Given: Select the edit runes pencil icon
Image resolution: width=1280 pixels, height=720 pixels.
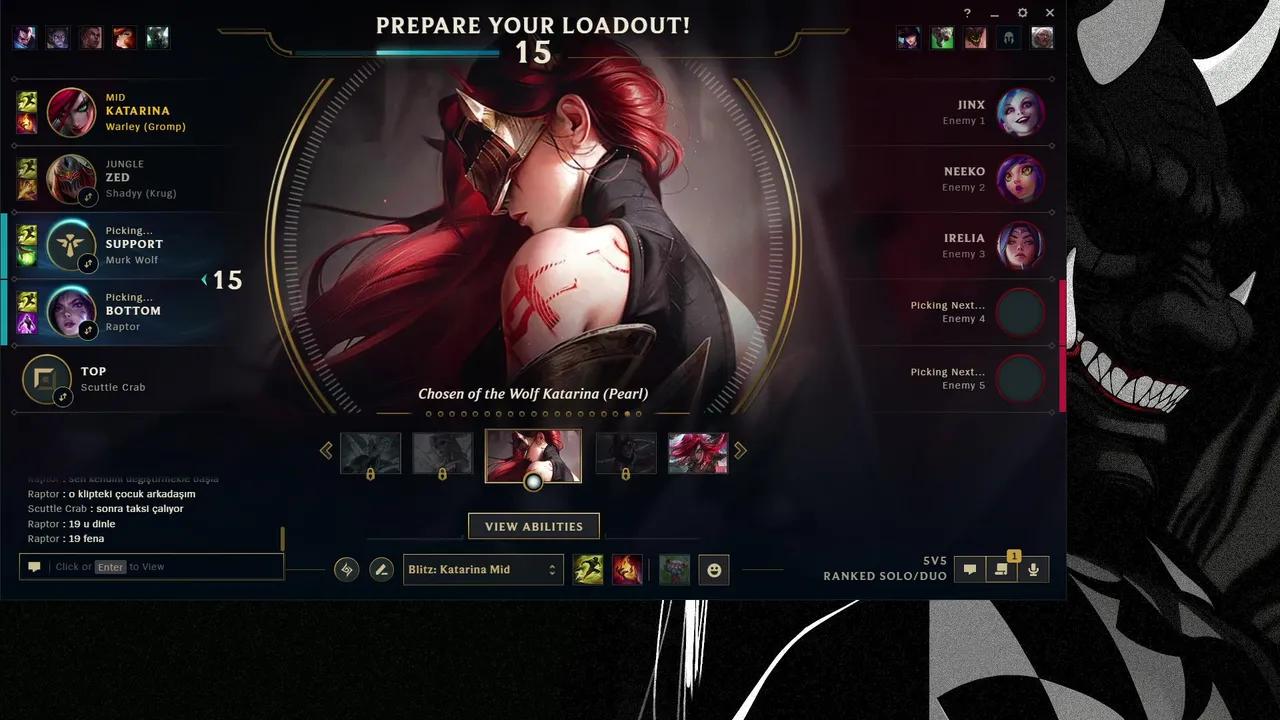Looking at the screenshot, I should coord(381,569).
